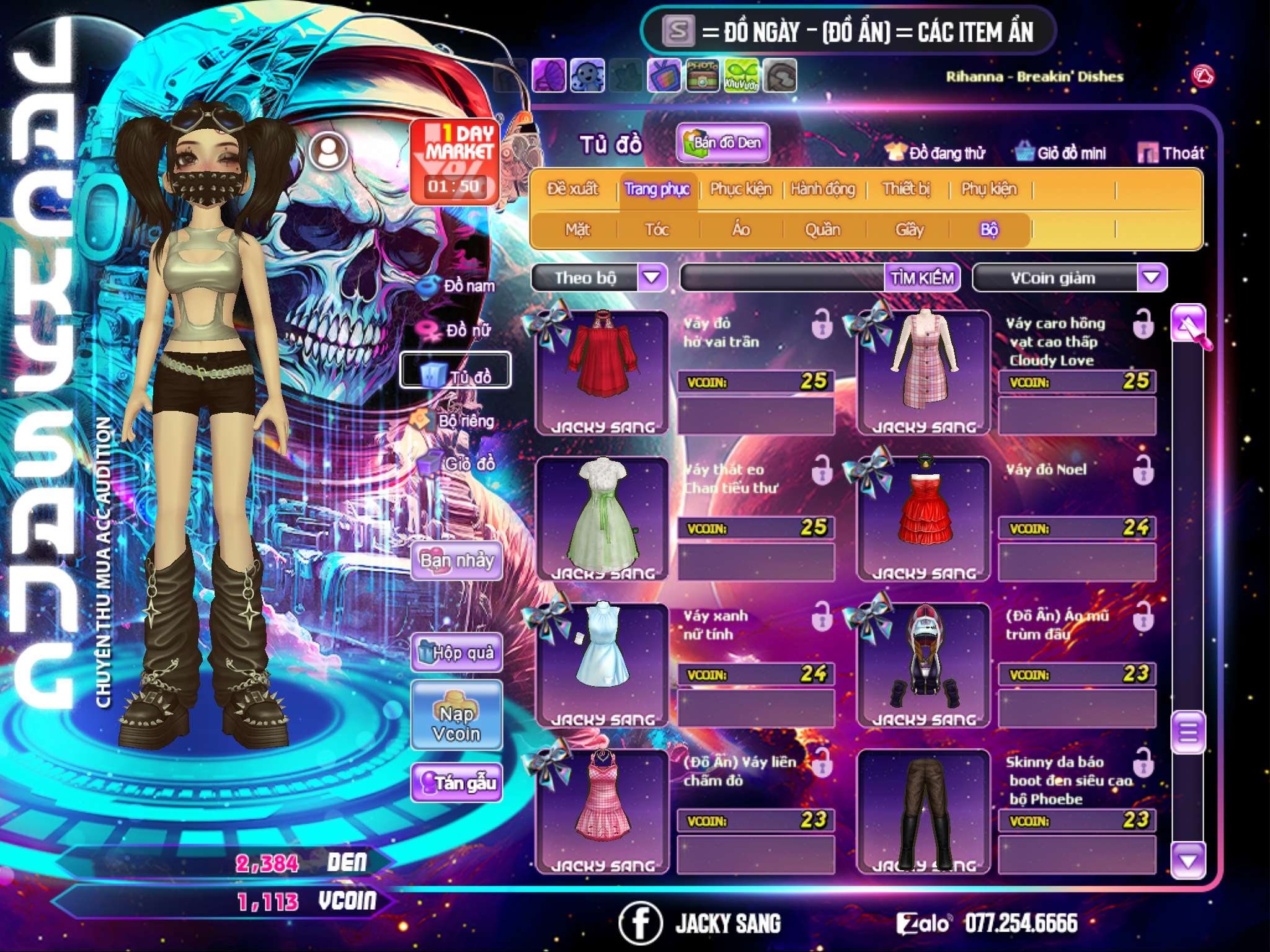
Task: Choose the Tóc subcategory
Action: pyautogui.click(x=657, y=230)
